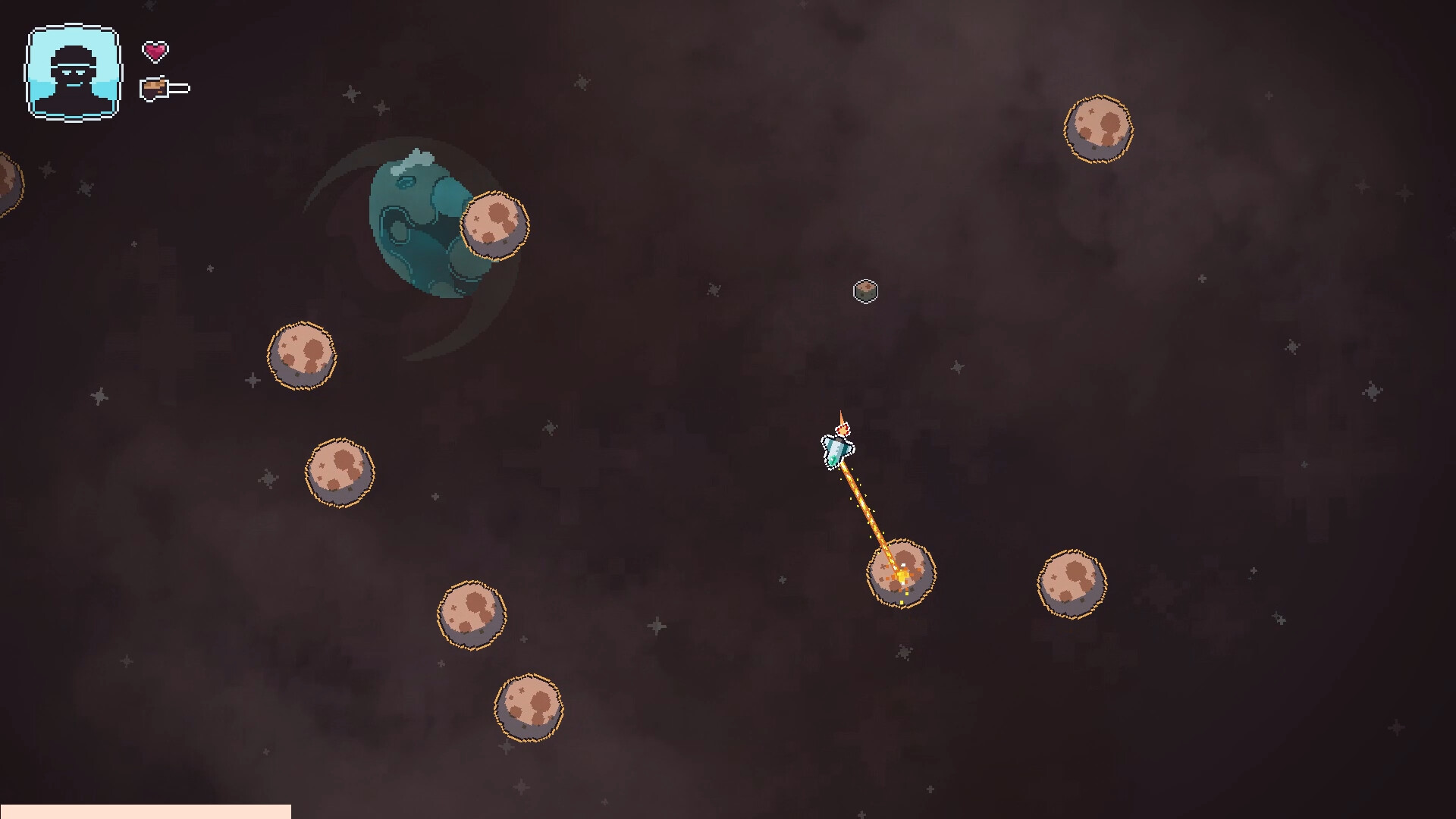Select the asteroid left of the laser beam
This screenshot has height=819, width=1456.
point(474,614)
